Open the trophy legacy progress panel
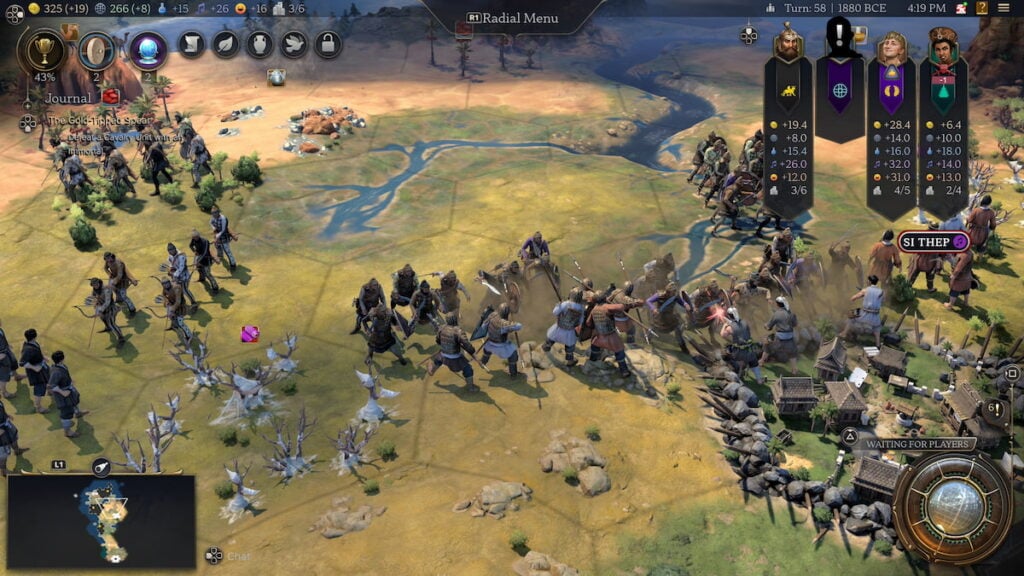The height and width of the screenshot is (576, 1024). (x=44, y=49)
